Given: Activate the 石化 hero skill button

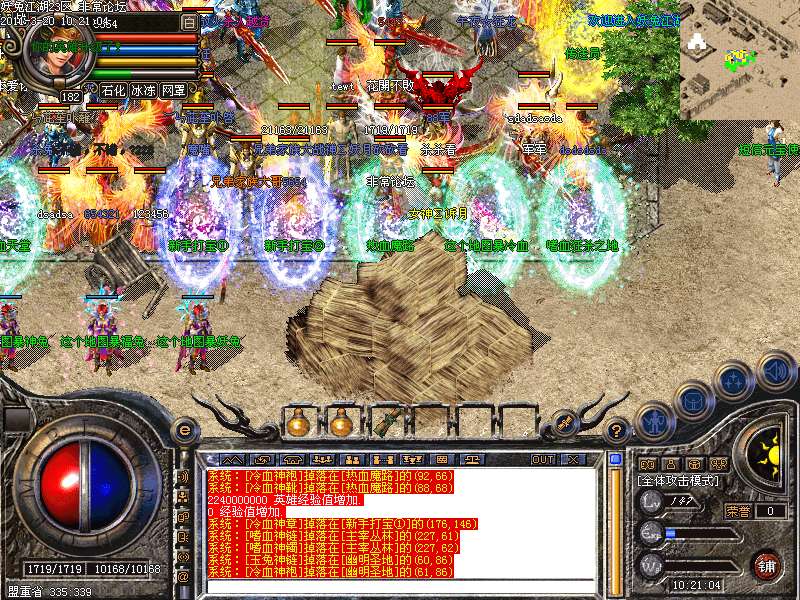Looking at the screenshot, I should (112, 90).
